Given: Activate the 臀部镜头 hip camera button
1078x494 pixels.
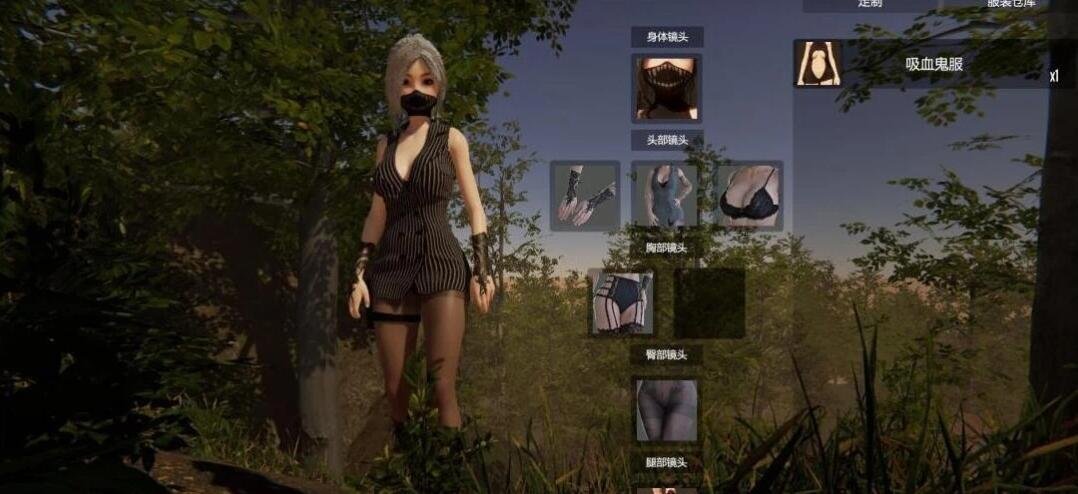Looking at the screenshot, I should click(x=667, y=354).
